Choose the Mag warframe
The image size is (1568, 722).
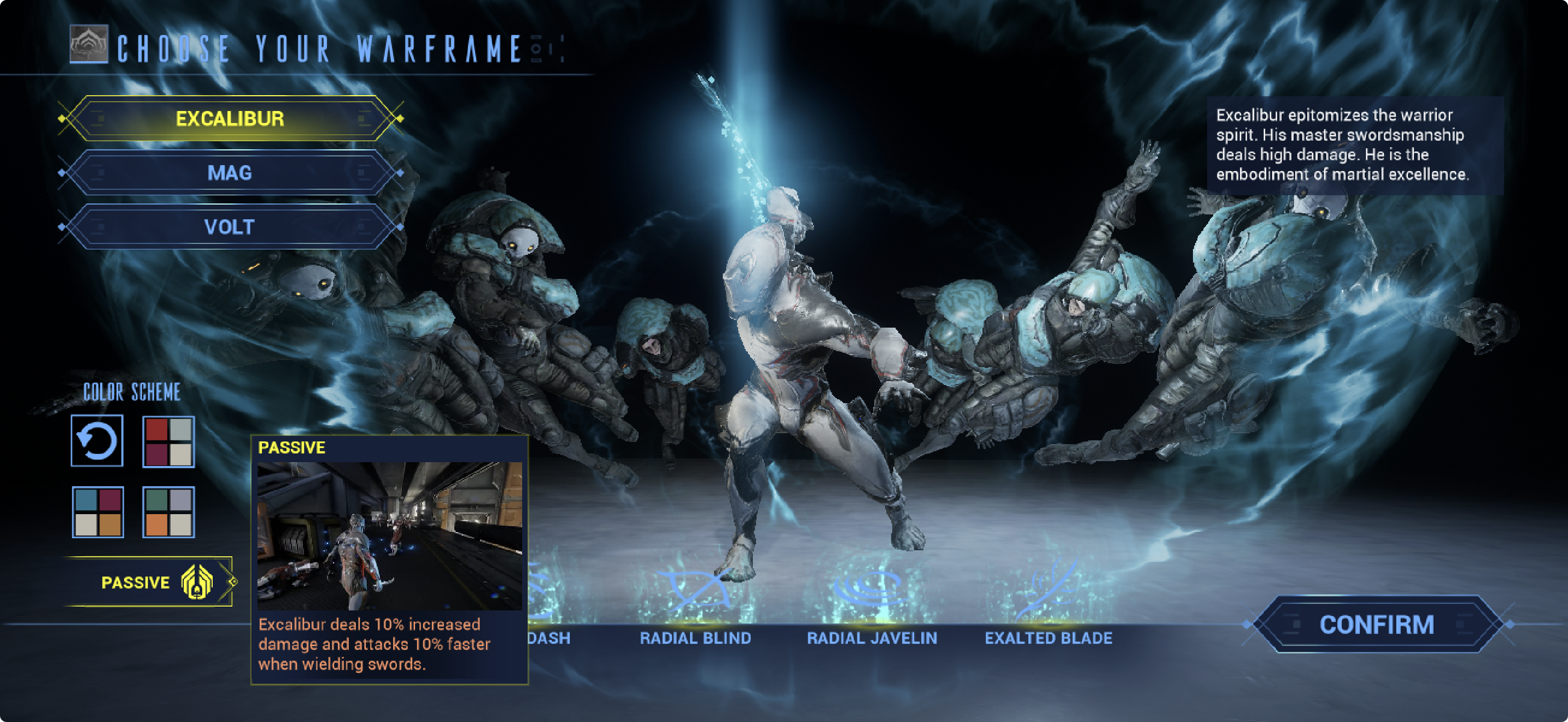pyautogui.click(x=230, y=173)
